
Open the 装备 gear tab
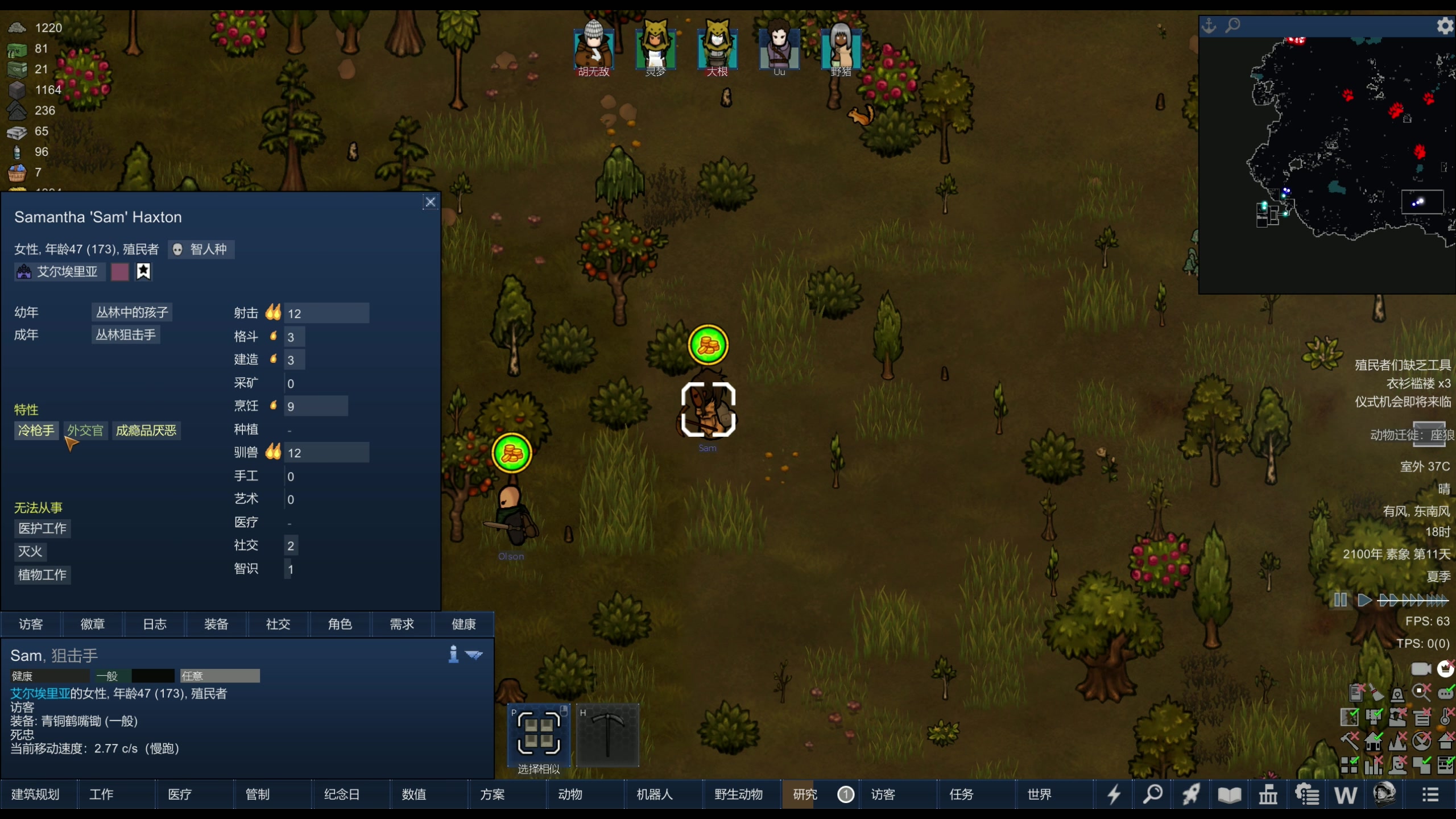[x=216, y=624]
